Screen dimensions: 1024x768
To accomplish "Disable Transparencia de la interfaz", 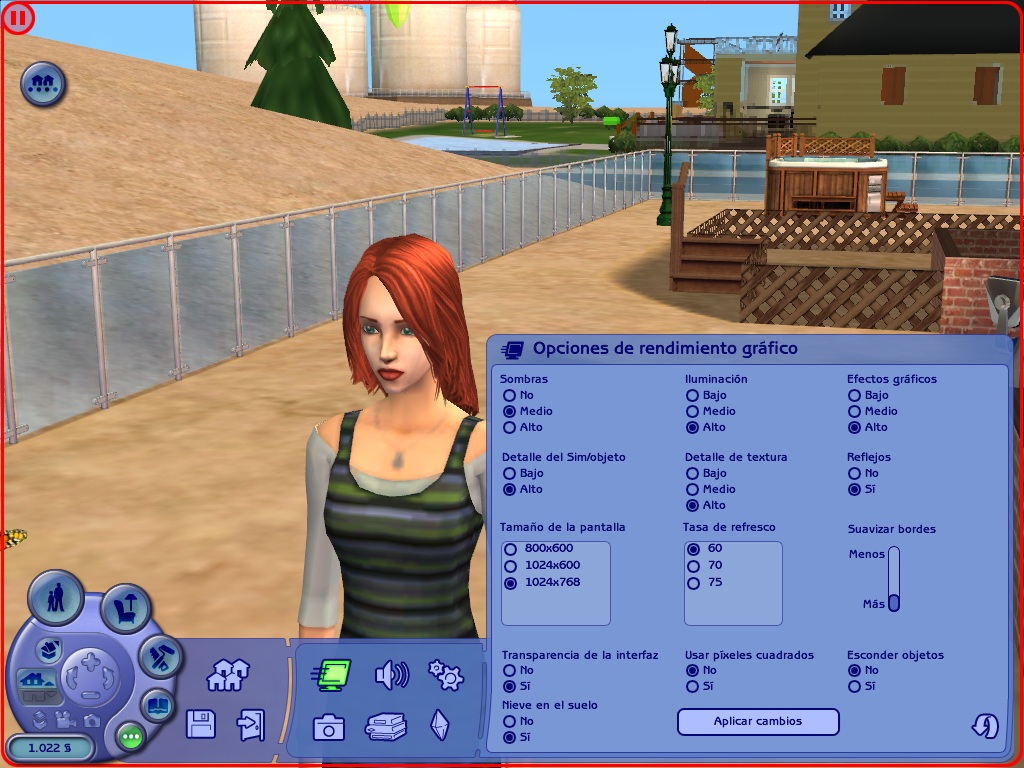I will coord(510,670).
